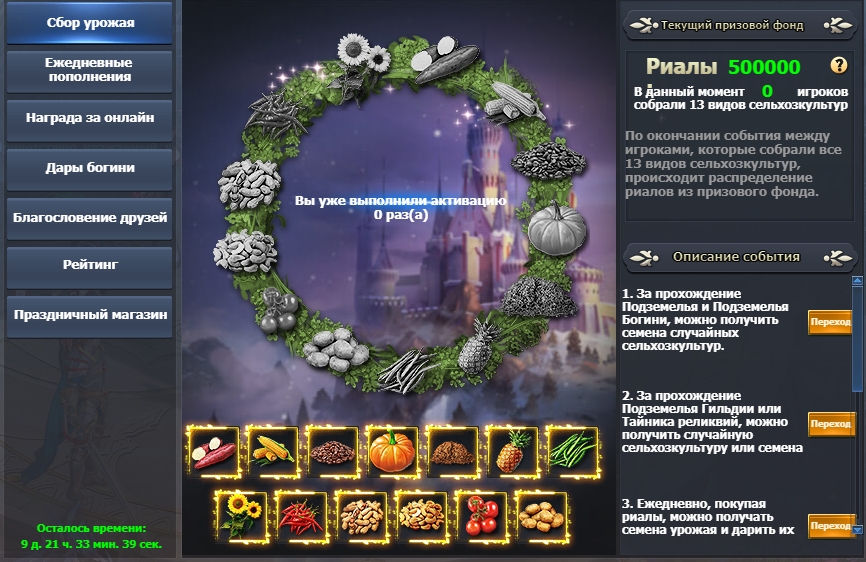Open the Дары богини section
866x562 pixels.
click(90, 168)
